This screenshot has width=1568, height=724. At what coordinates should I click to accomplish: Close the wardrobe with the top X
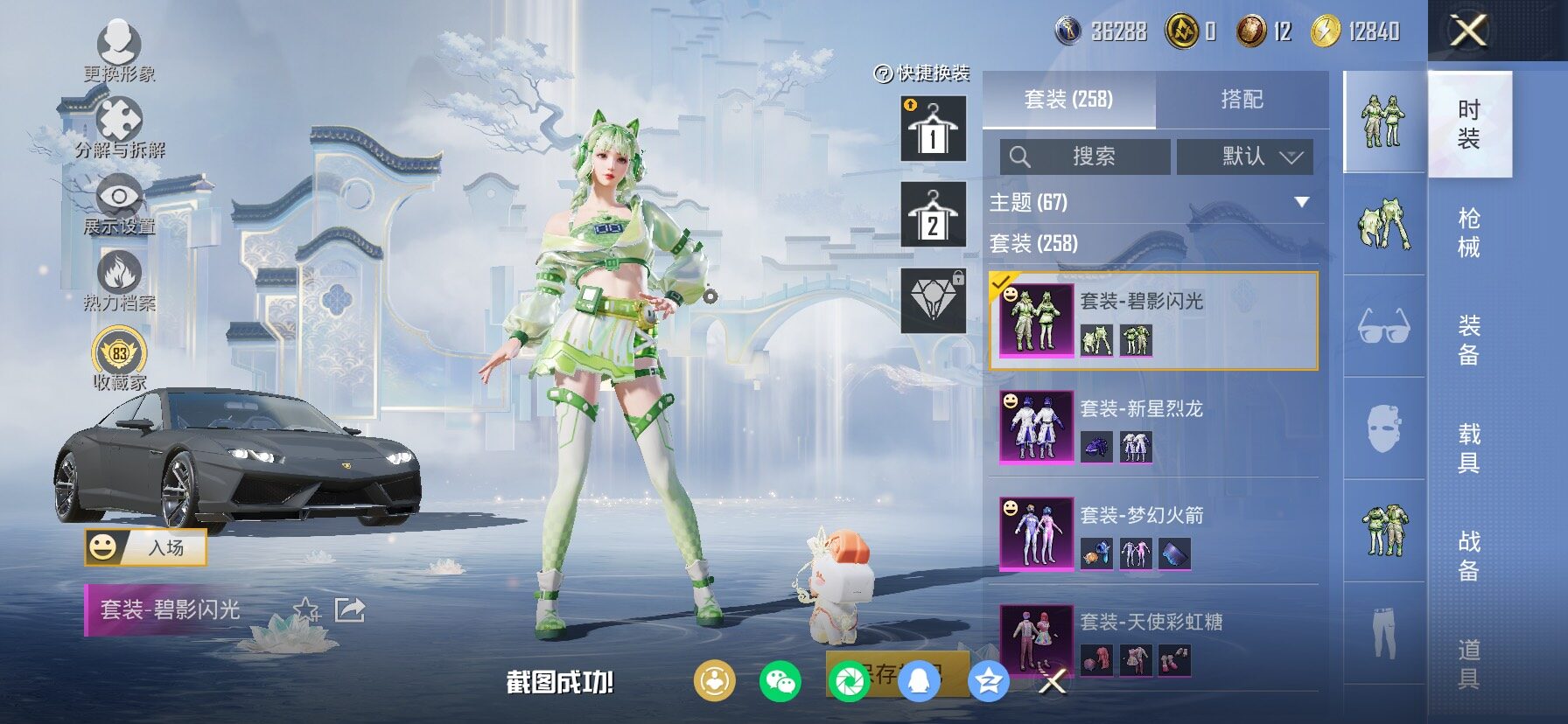coord(1468,31)
